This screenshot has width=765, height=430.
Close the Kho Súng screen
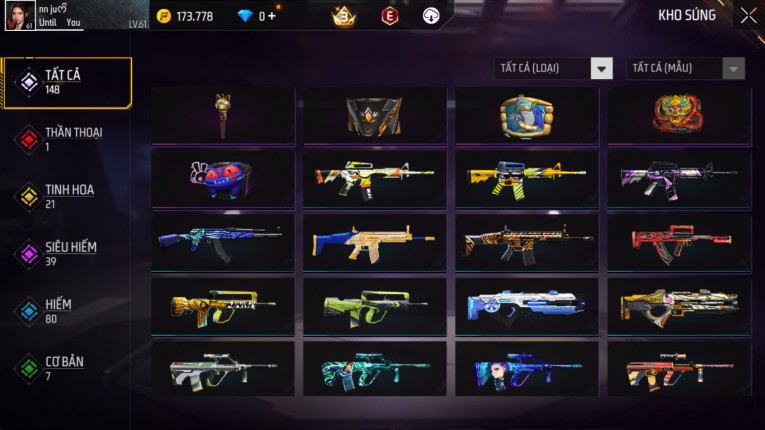(x=748, y=16)
